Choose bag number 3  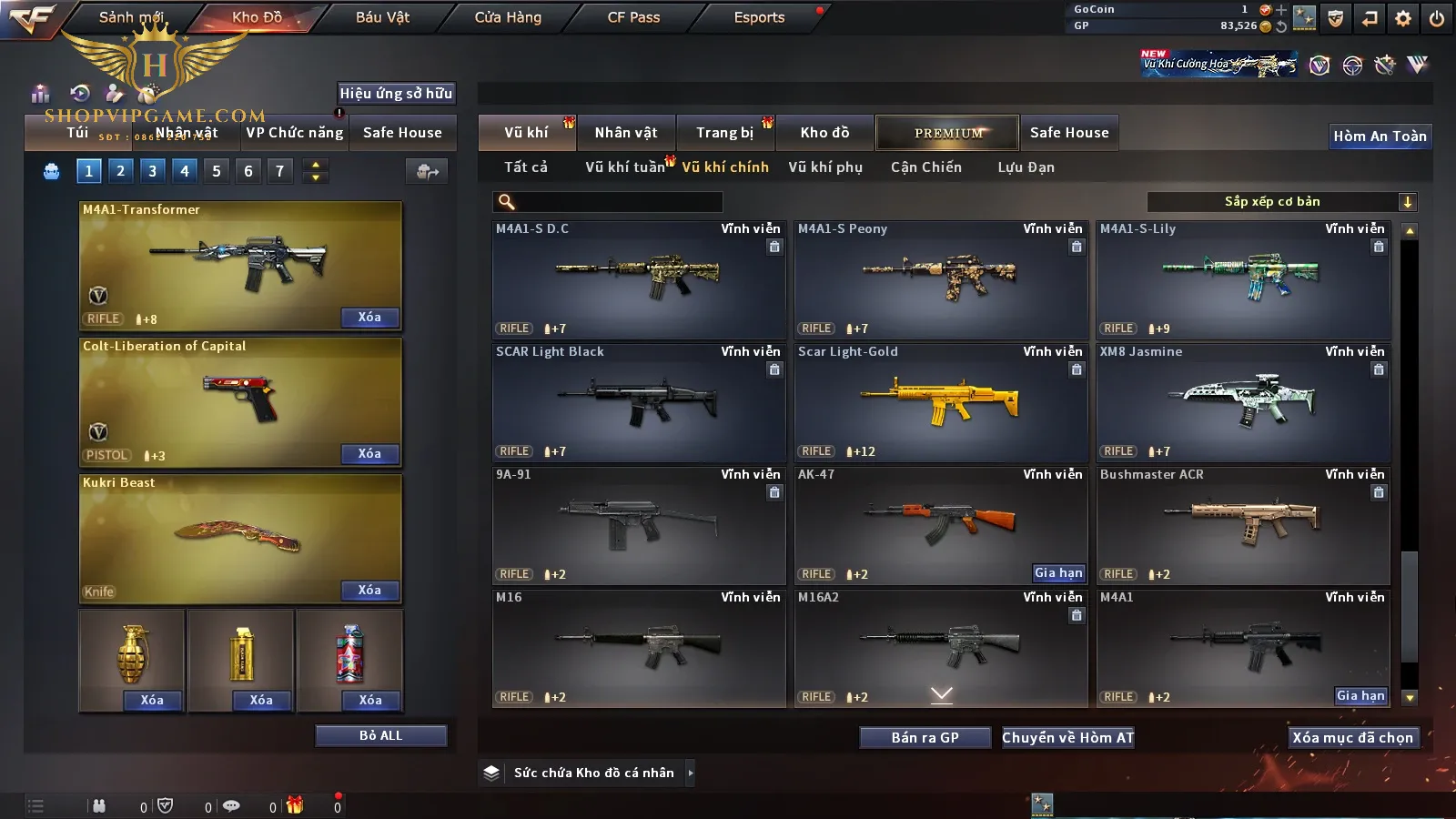152,171
